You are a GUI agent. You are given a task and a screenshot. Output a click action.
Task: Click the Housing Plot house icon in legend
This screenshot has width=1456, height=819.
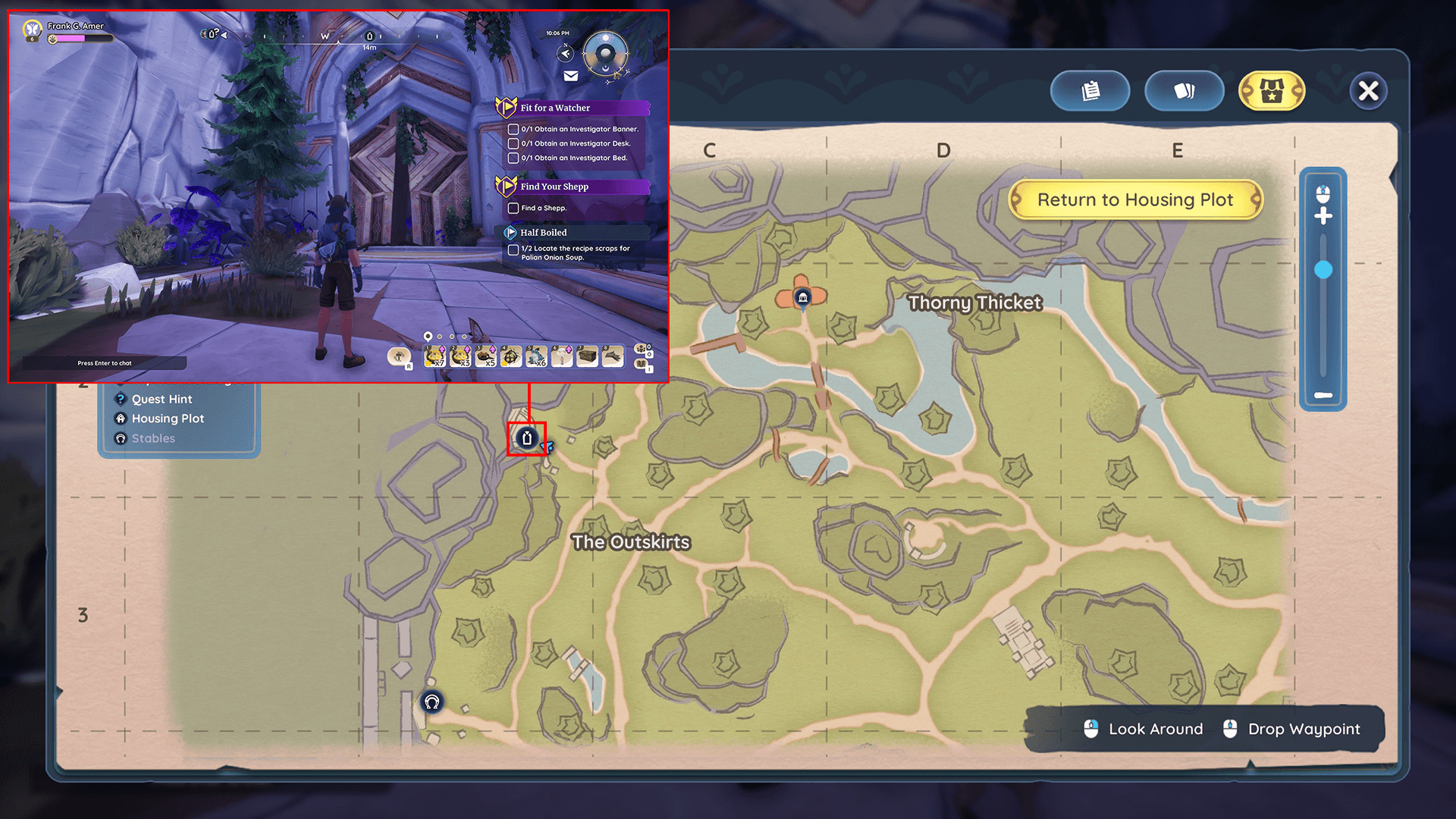pyautogui.click(x=121, y=419)
